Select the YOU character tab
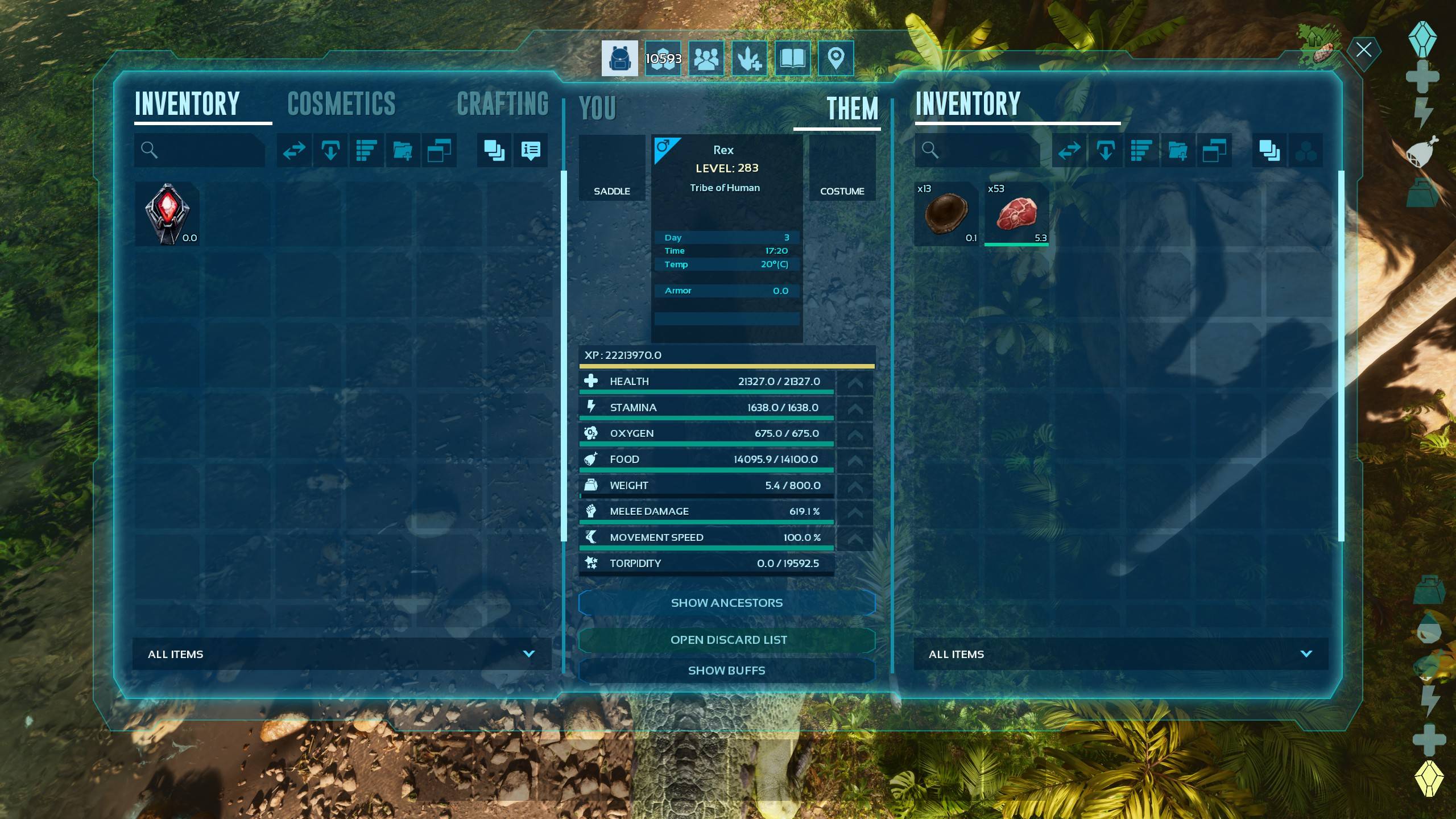The image size is (1456, 819). coord(597,108)
